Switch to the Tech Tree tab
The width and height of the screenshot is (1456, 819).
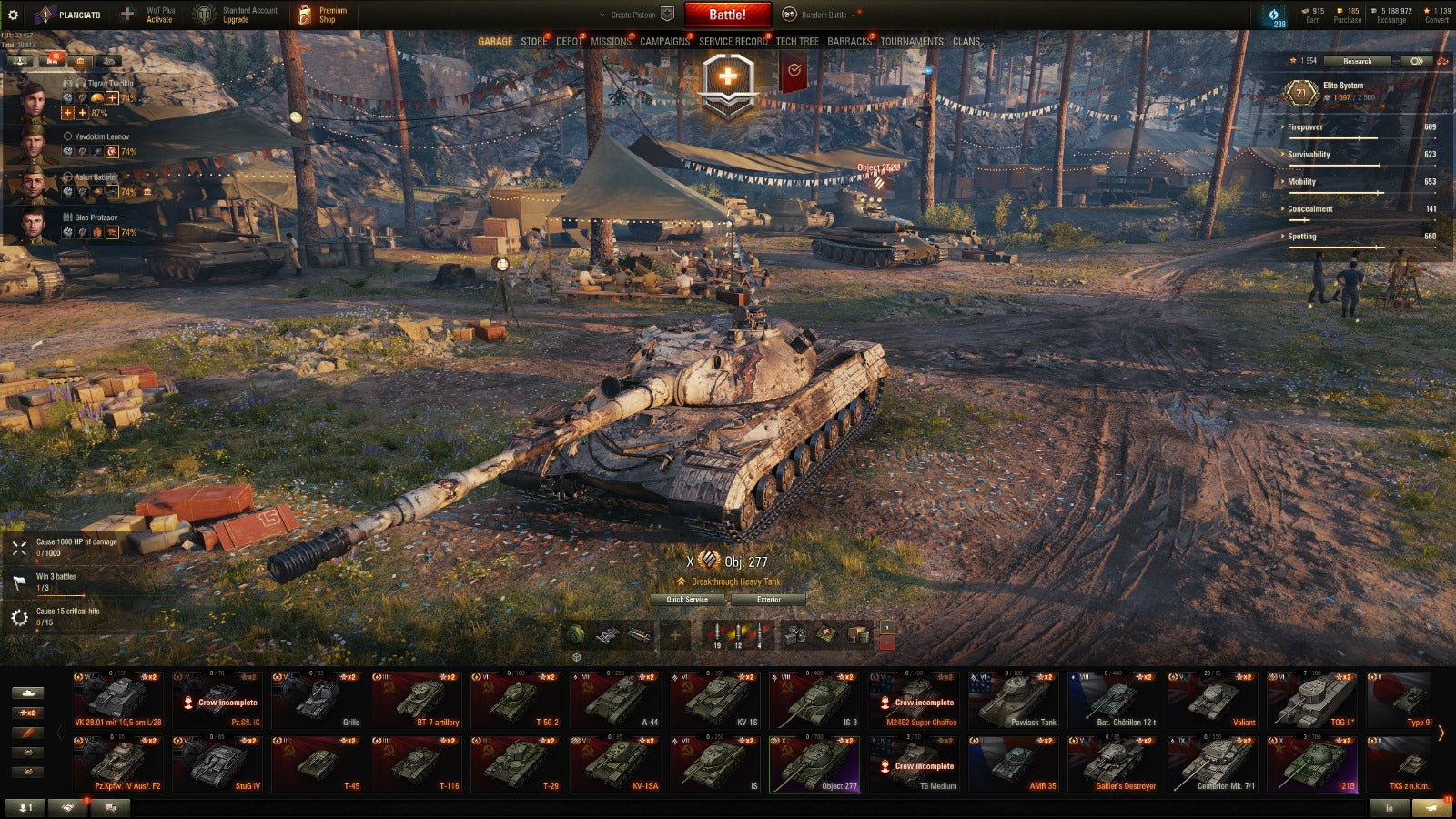(797, 42)
